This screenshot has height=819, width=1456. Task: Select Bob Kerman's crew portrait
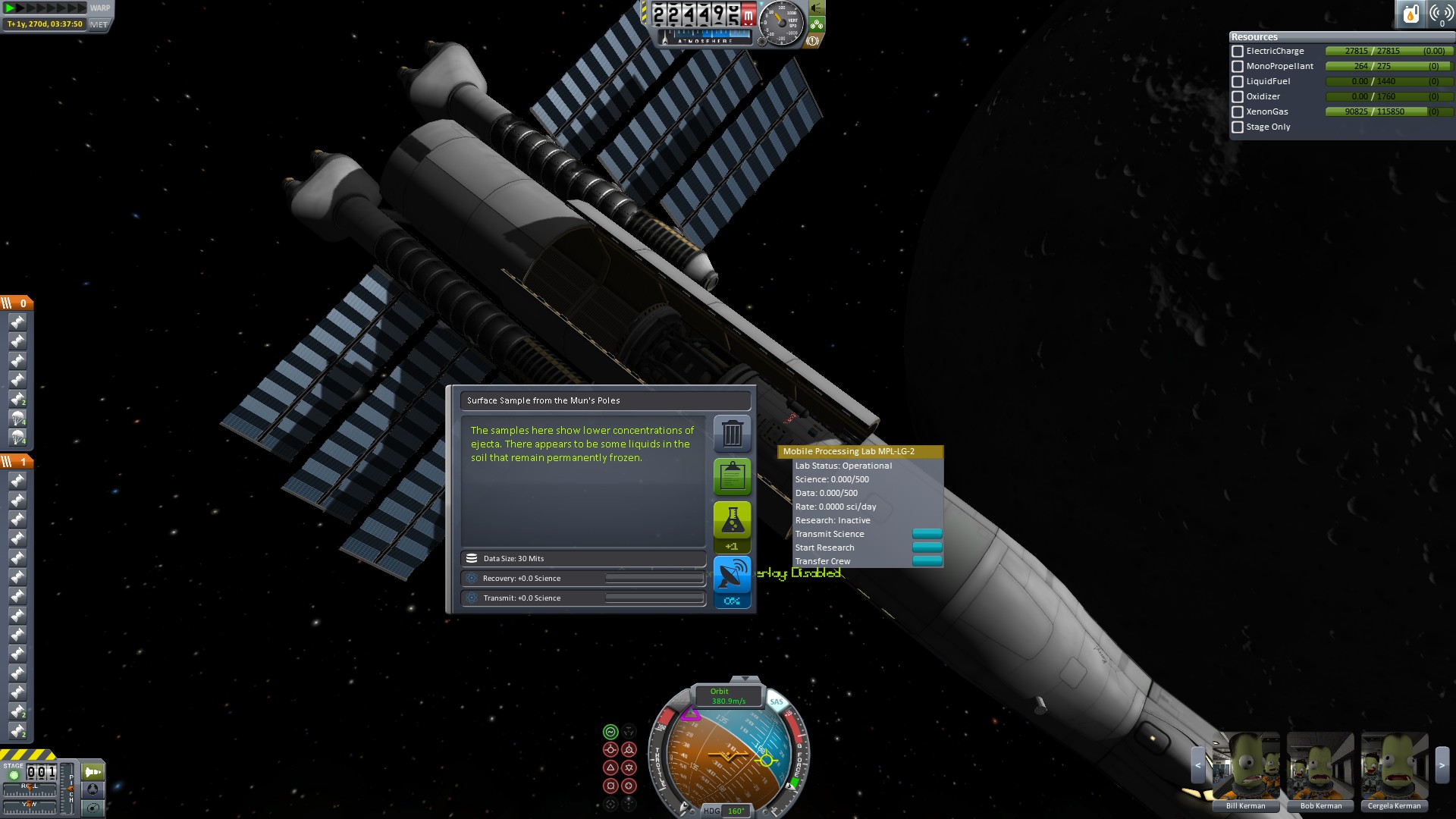pos(1320,767)
